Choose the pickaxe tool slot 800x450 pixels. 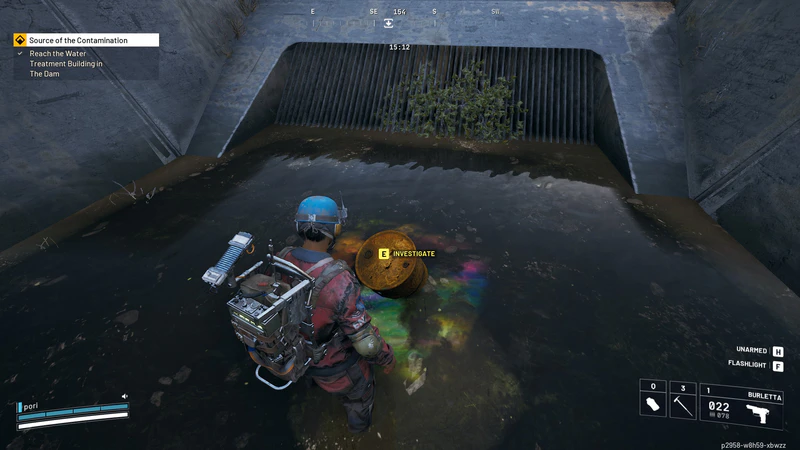point(682,405)
